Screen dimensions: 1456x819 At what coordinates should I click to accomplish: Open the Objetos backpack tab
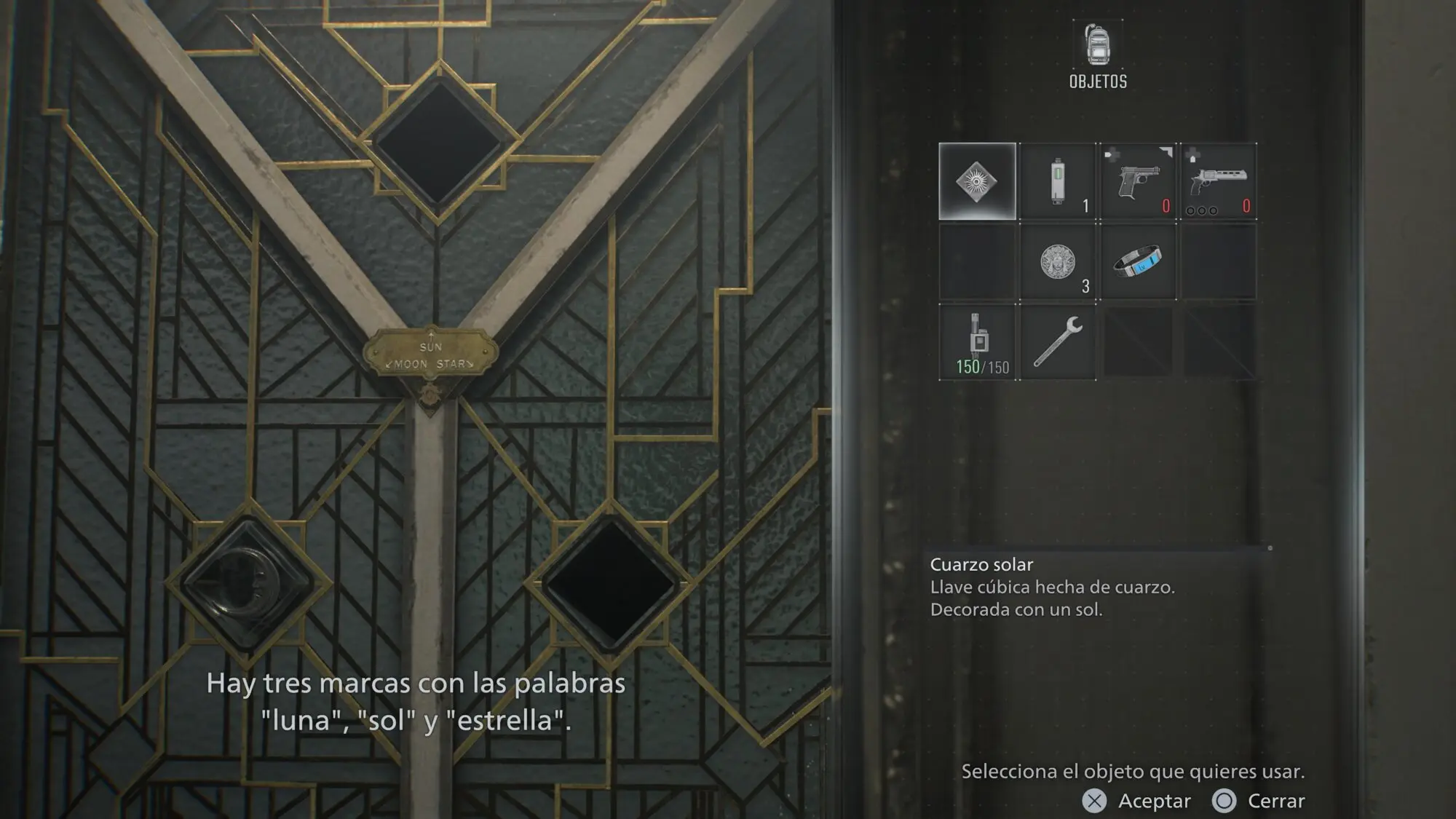point(1098,55)
